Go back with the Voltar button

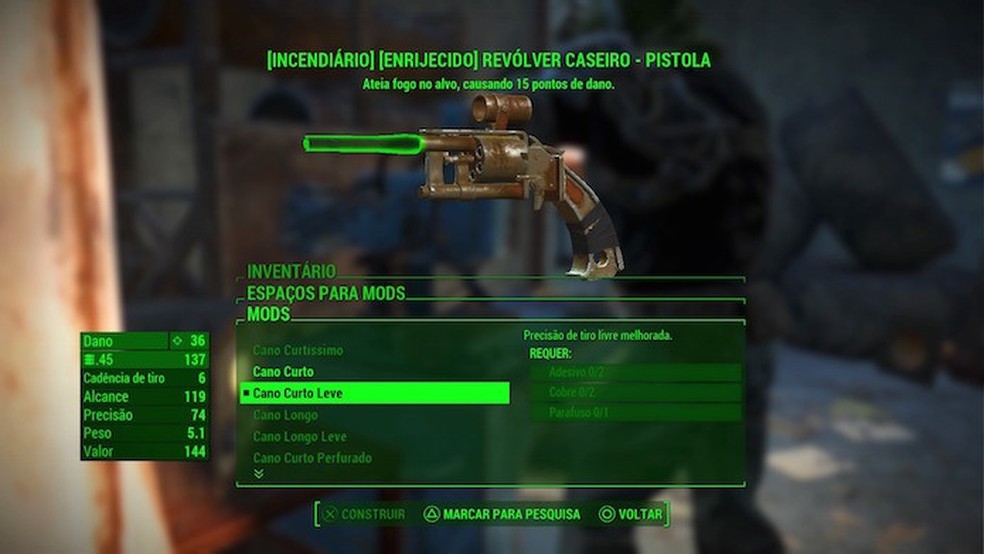click(630, 514)
